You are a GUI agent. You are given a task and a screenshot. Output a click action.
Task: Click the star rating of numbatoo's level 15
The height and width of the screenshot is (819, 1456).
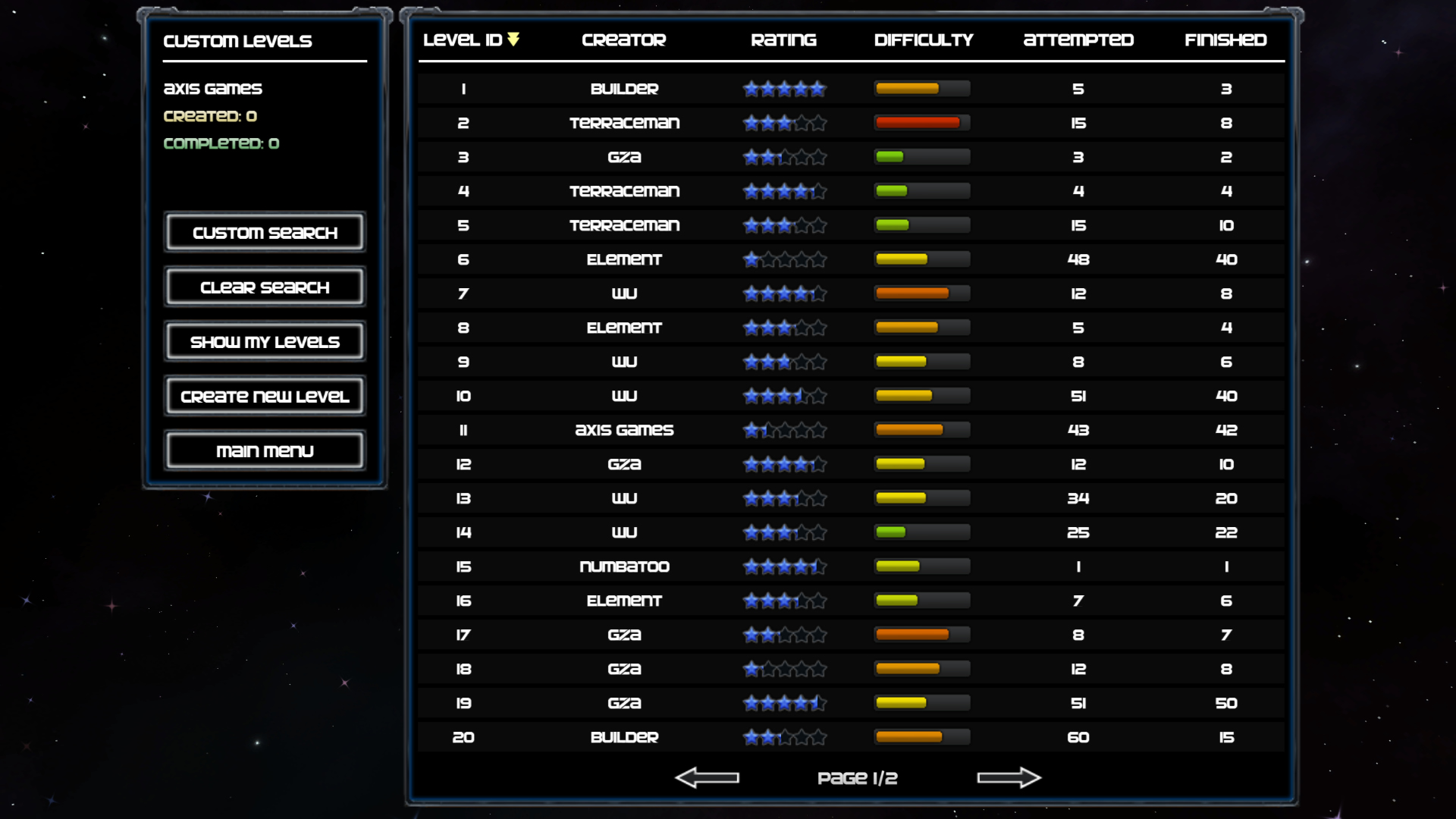pos(784,566)
